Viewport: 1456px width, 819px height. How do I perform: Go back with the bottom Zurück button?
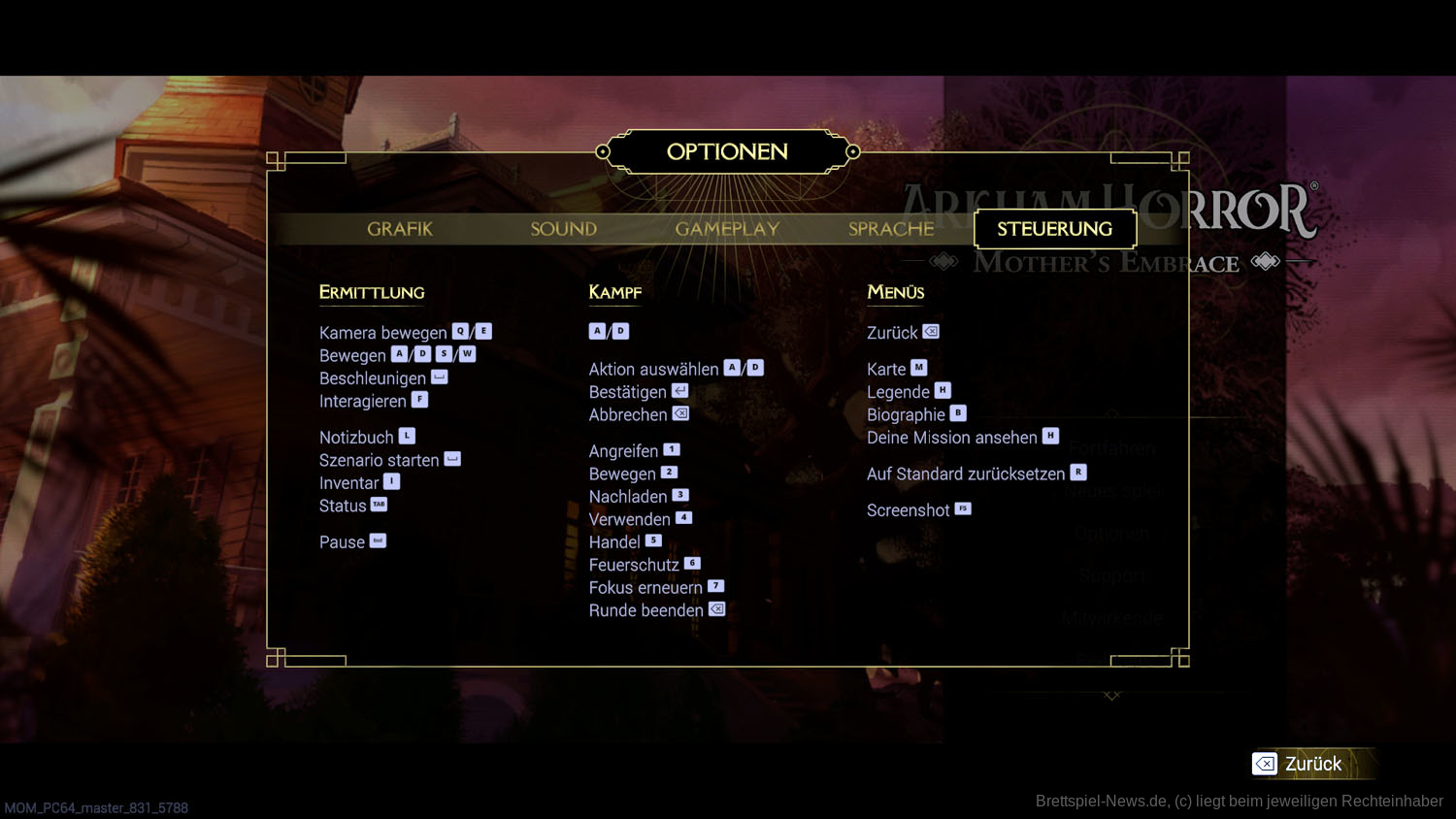click(x=1299, y=764)
